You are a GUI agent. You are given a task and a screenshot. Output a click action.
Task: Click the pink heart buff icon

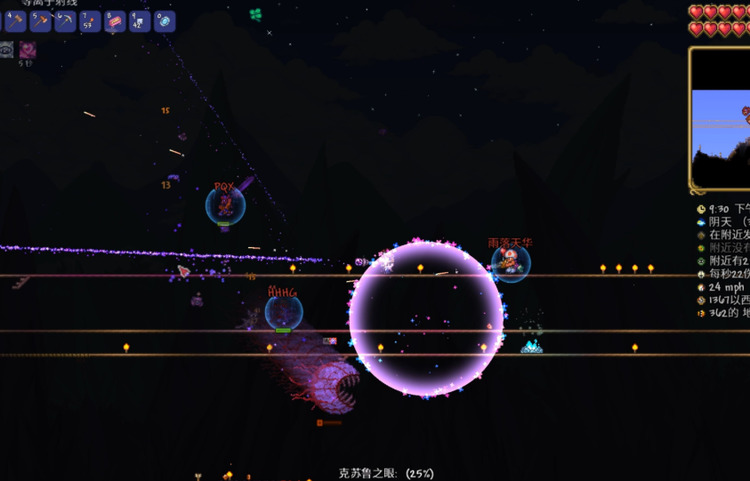(x=27, y=50)
